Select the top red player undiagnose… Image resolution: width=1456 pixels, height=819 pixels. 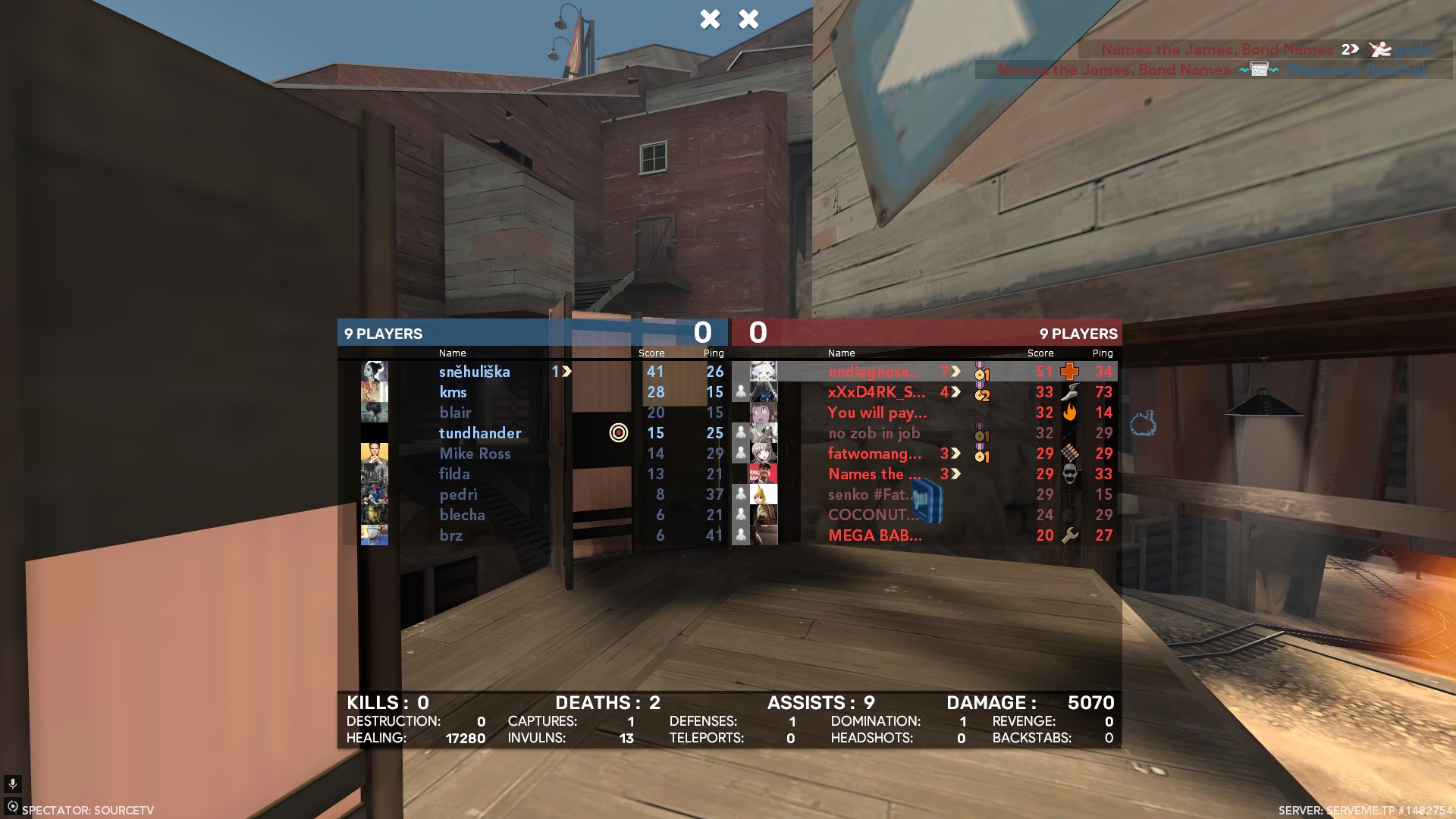click(874, 372)
